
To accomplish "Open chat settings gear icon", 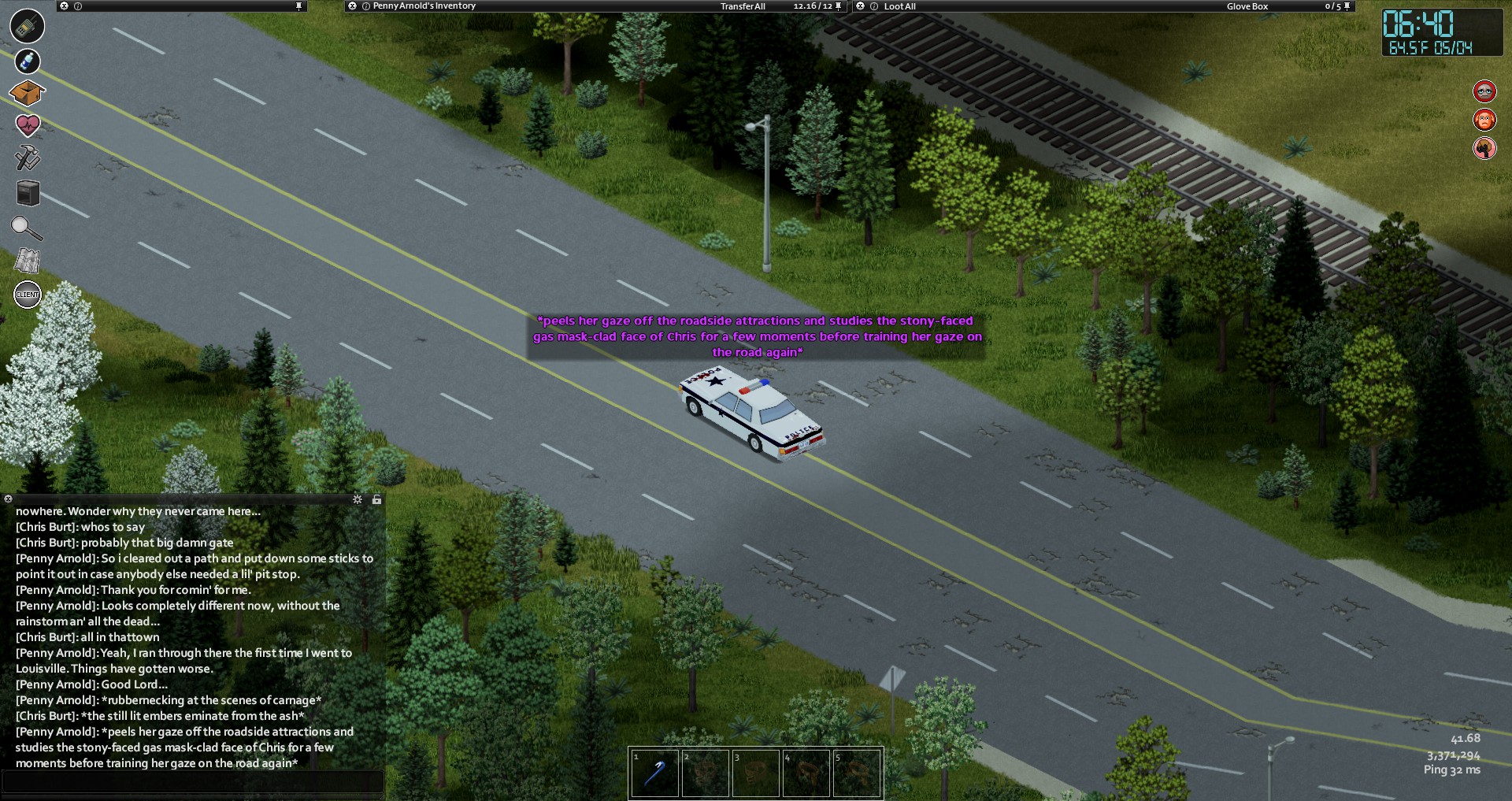I will tap(358, 499).
